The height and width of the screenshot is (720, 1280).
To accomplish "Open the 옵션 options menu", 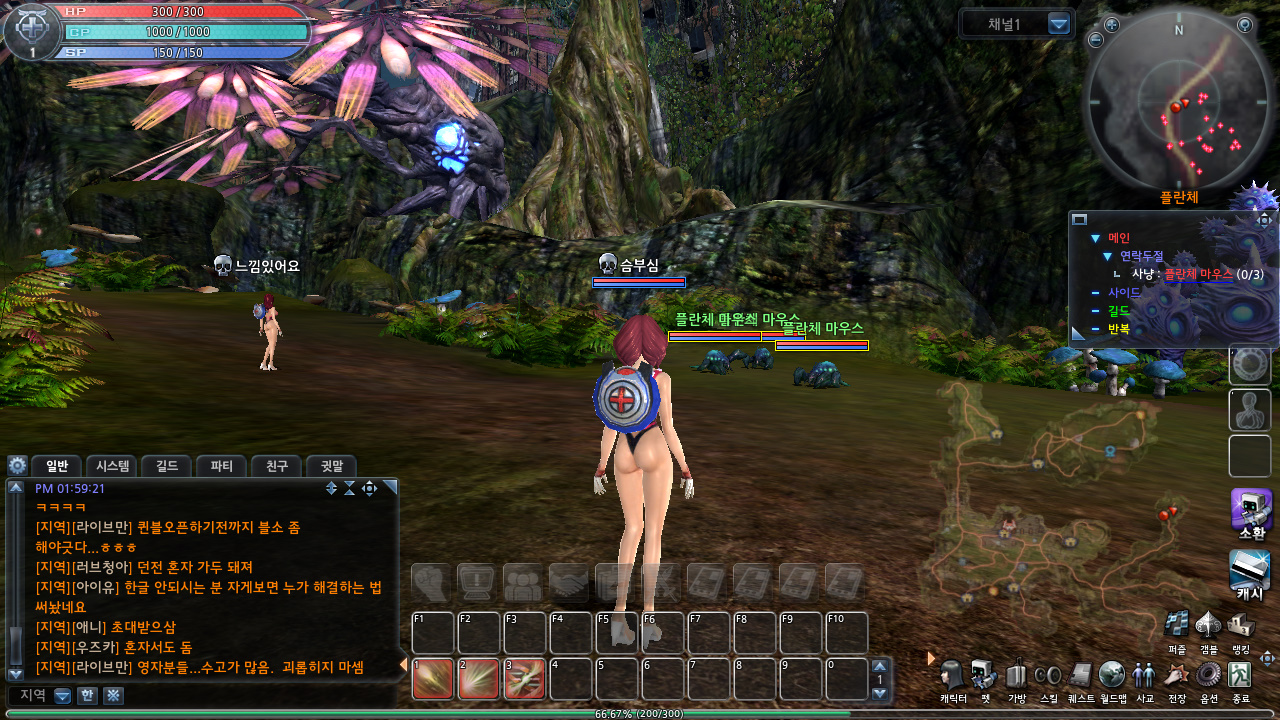I will (1208, 676).
